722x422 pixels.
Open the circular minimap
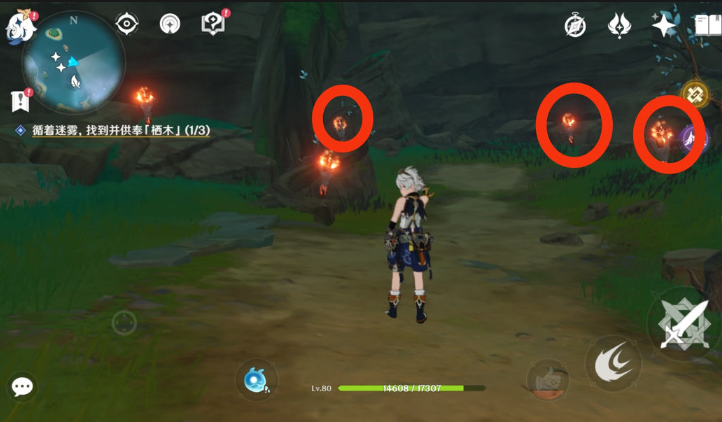point(74,62)
